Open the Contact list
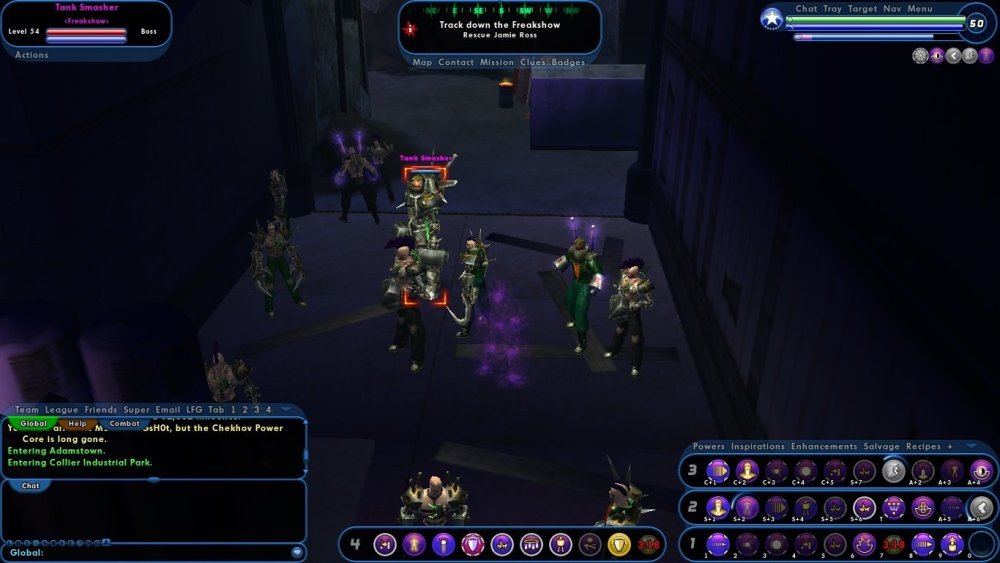Image resolution: width=1000 pixels, height=563 pixels. click(x=456, y=62)
